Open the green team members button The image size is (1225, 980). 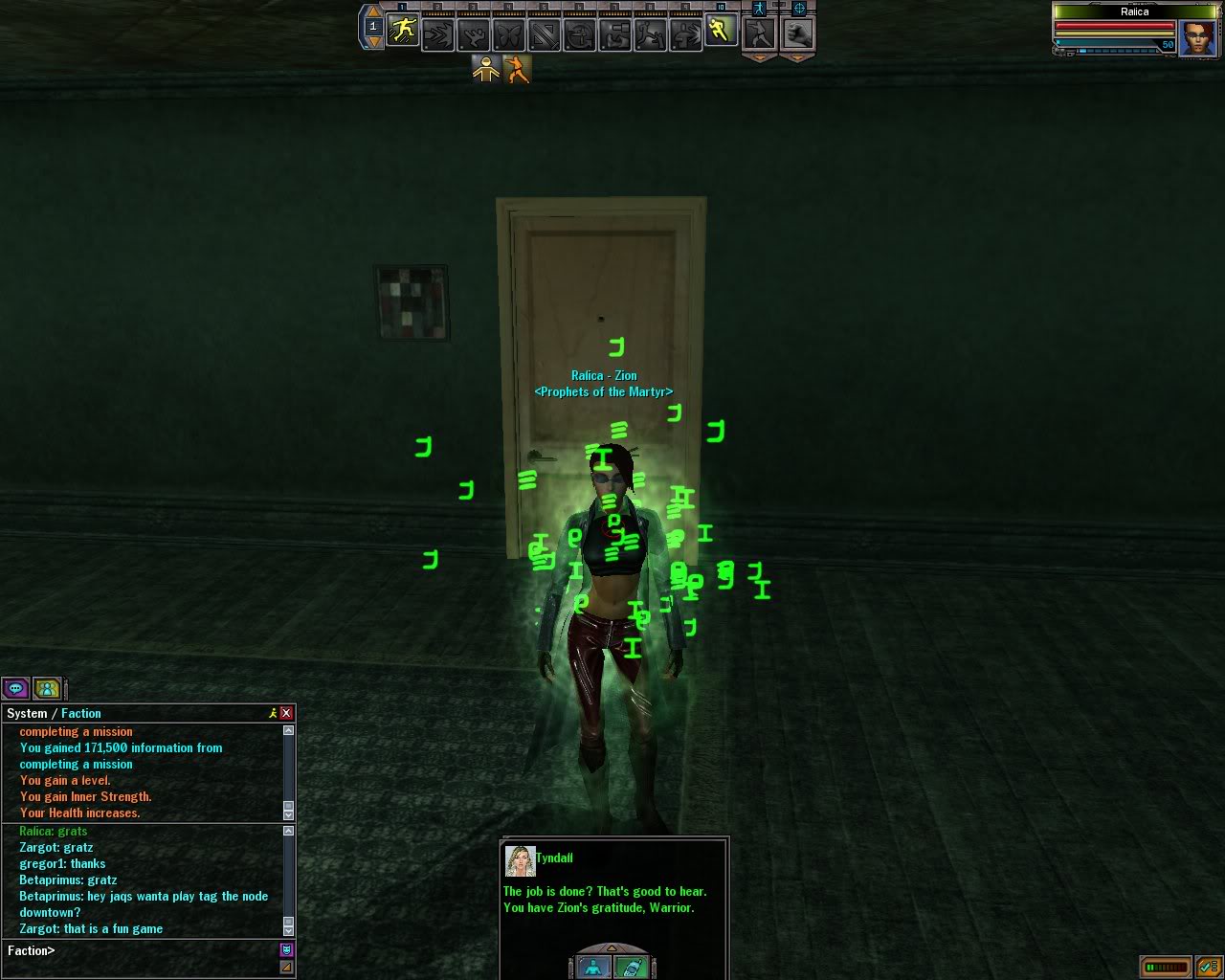(x=46, y=688)
